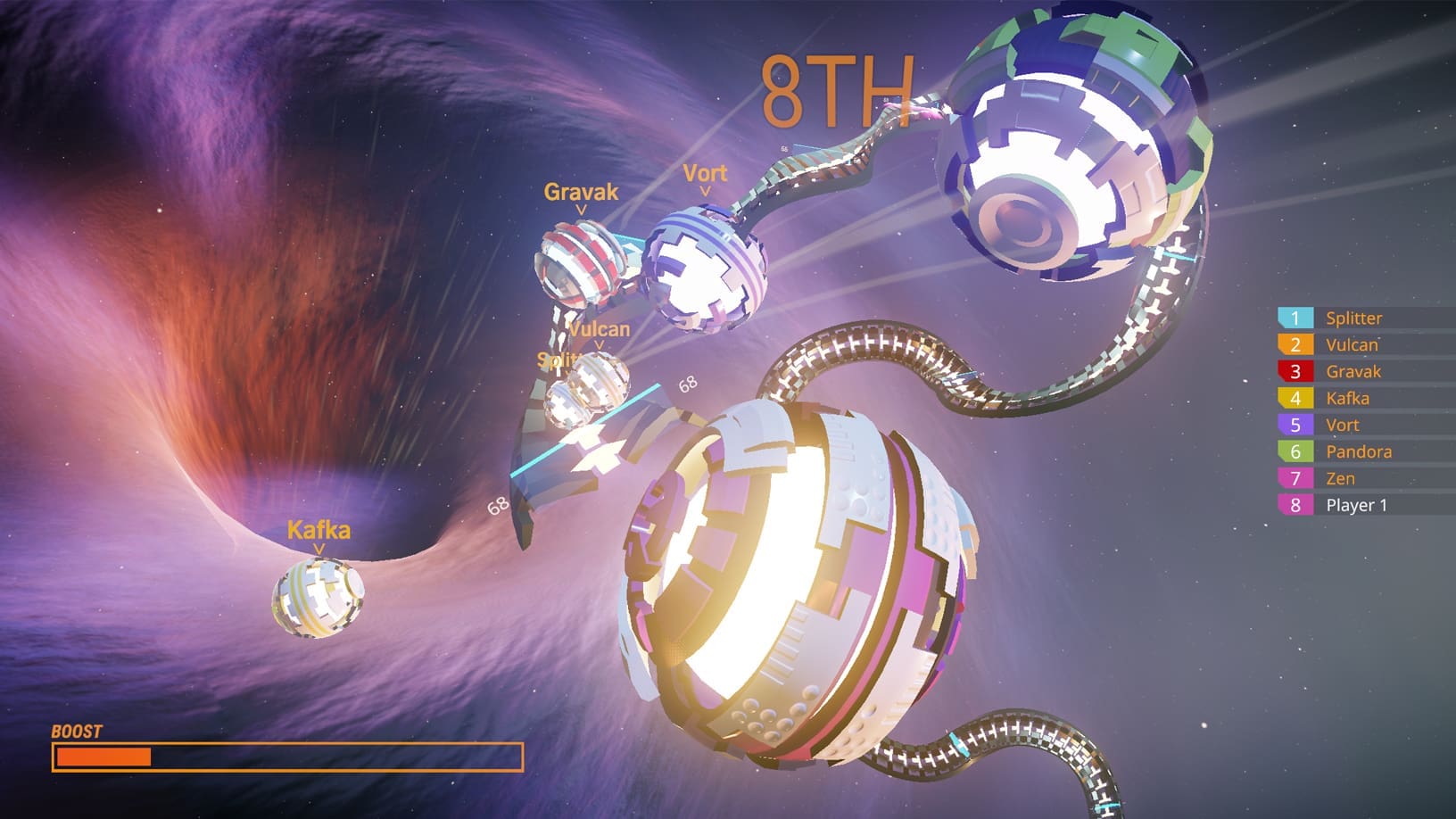Viewport: 1456px width, 819px height.
Task: Select the Kafka nameplate near the black hole
Action: tap(318, 530)
